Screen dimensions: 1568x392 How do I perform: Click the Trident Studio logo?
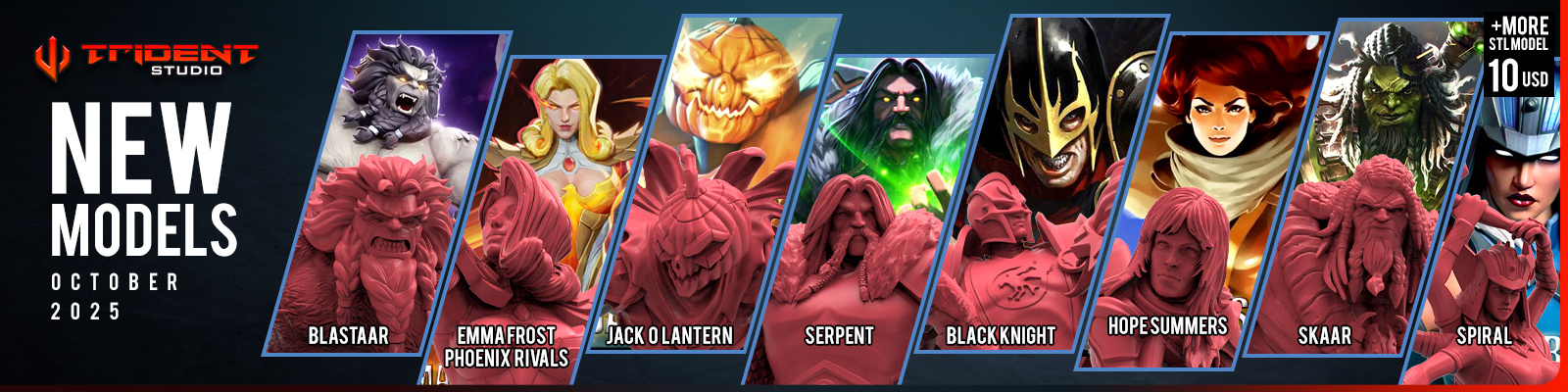[x=145, y=57]
